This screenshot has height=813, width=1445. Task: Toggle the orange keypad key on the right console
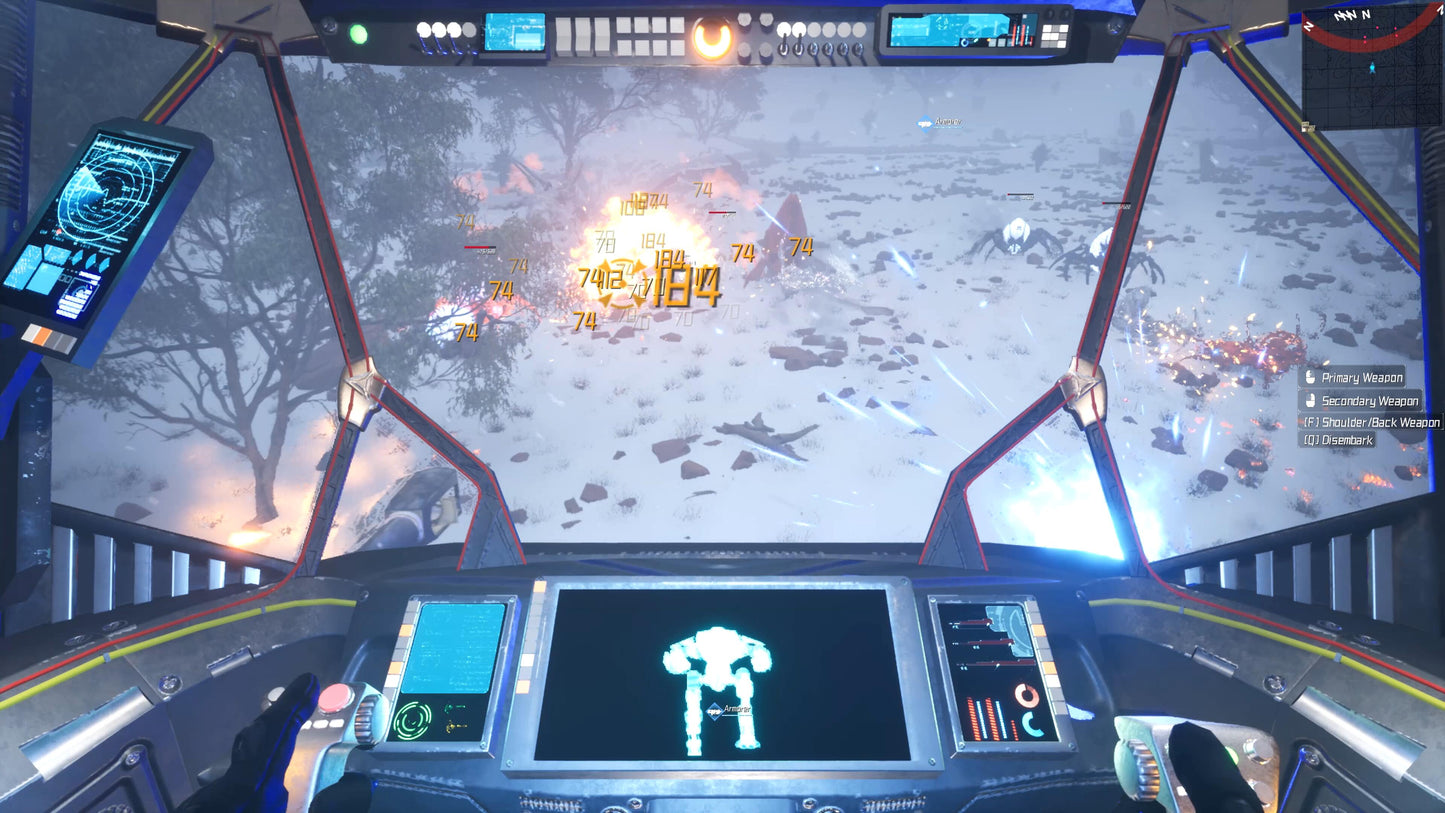click(1038, 630)
